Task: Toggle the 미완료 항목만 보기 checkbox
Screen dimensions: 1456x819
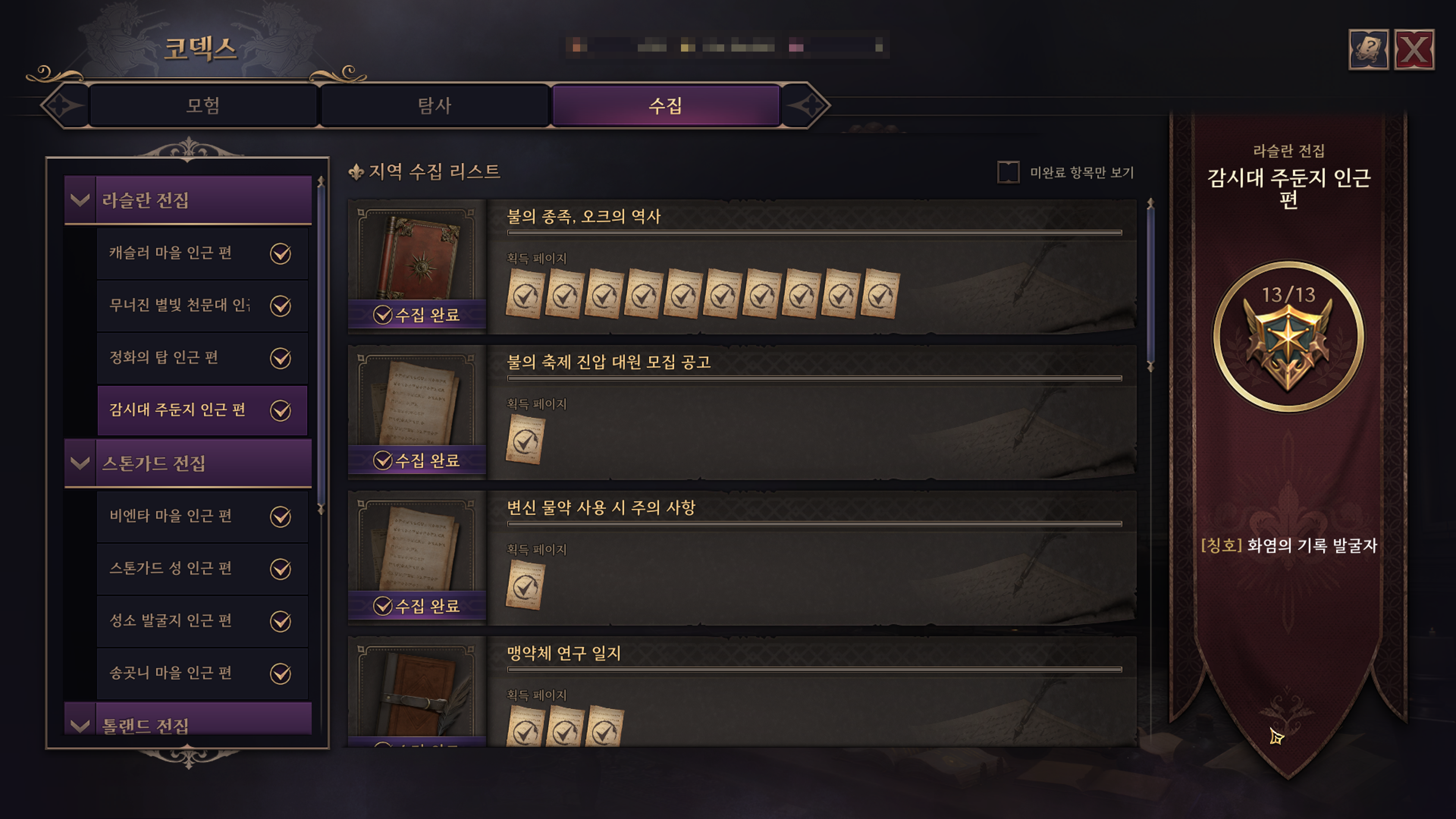Action: click(x=1008, y=173)
